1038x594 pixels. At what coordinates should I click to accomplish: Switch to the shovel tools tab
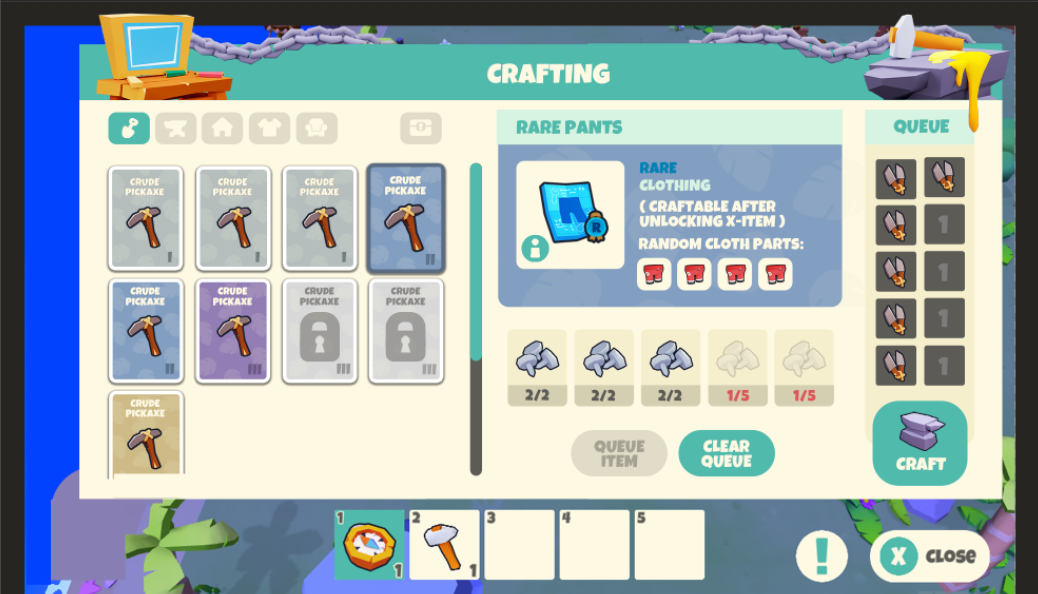(129, 128)
